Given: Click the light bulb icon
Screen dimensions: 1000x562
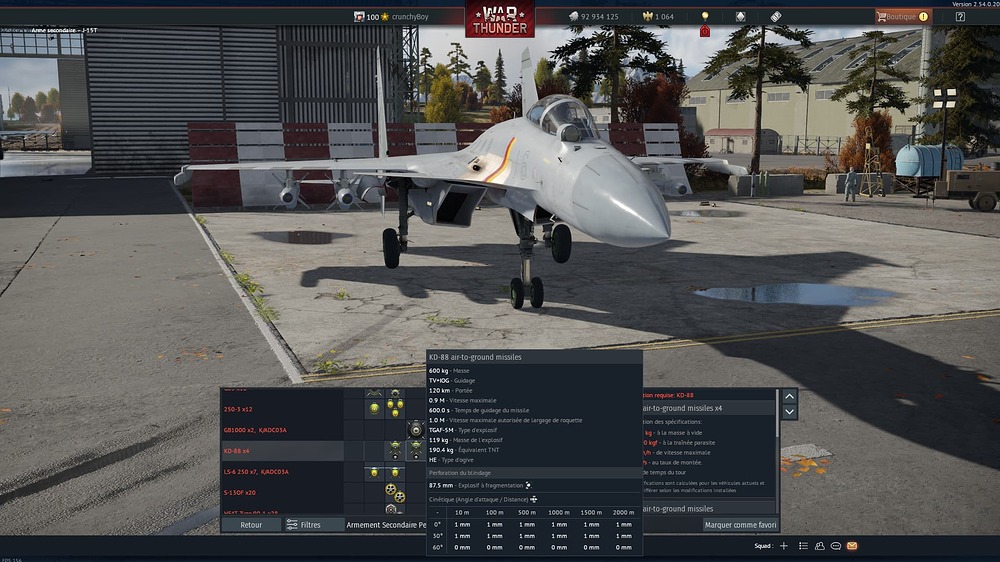Looking at the screenshot, I should [x=705, y=17].
